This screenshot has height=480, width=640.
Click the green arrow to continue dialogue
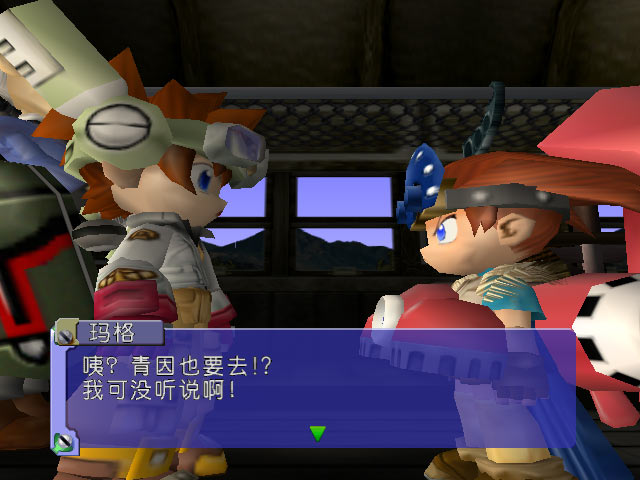coord(318,433)
